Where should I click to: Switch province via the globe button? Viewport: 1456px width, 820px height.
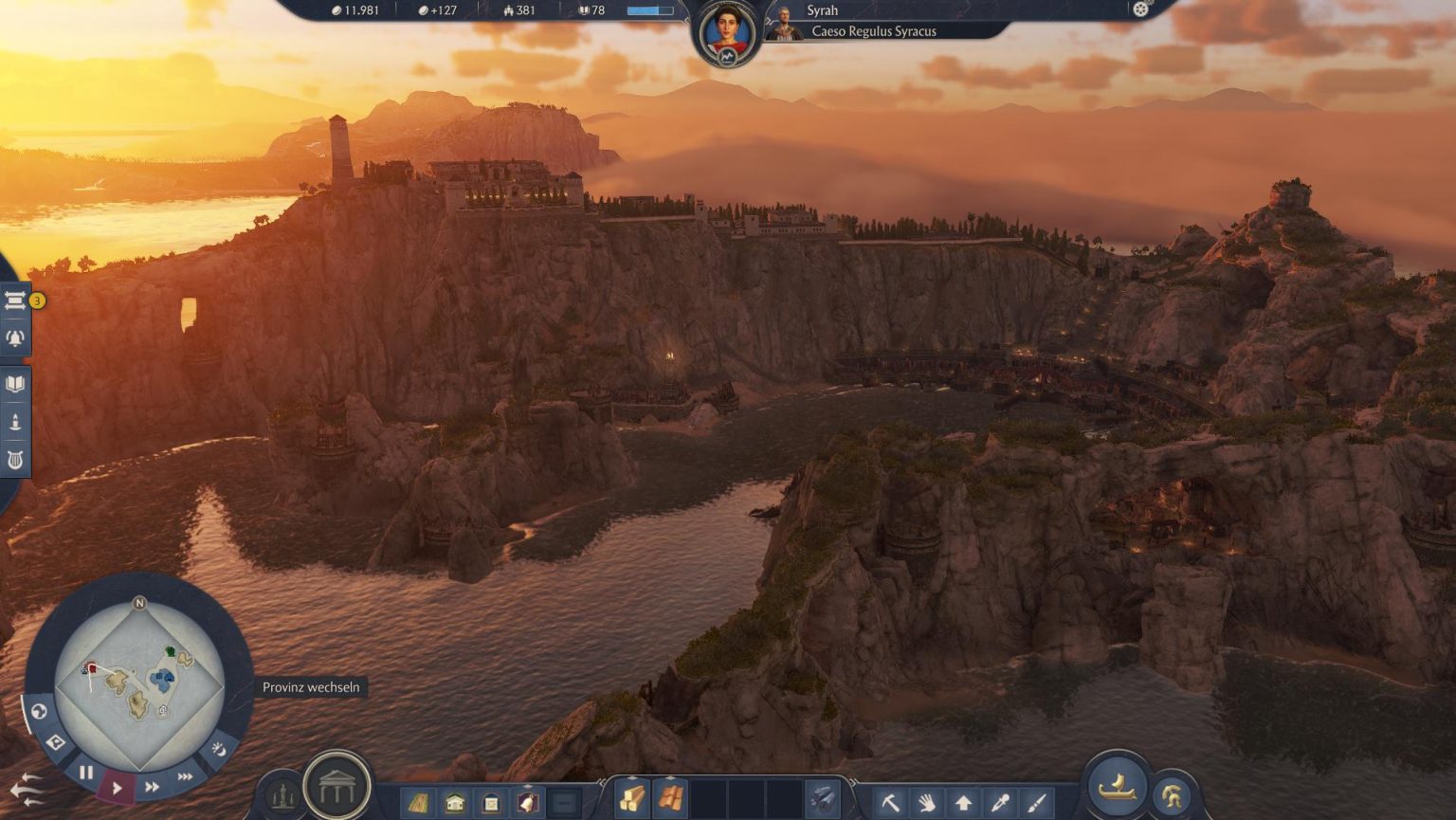(39, 711)
